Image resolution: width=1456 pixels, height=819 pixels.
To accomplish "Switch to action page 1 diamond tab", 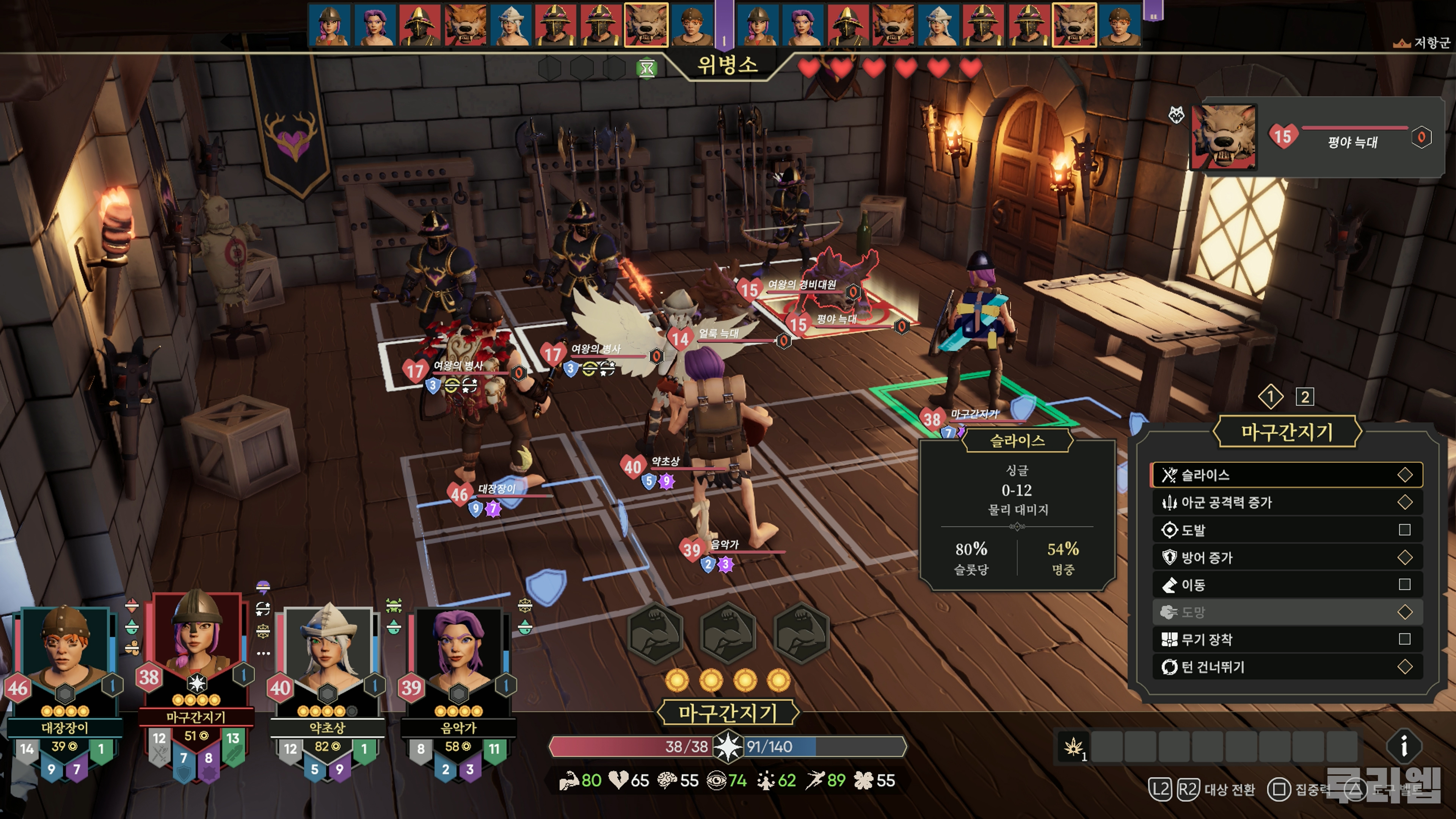I will click(x=1271, y=397).
